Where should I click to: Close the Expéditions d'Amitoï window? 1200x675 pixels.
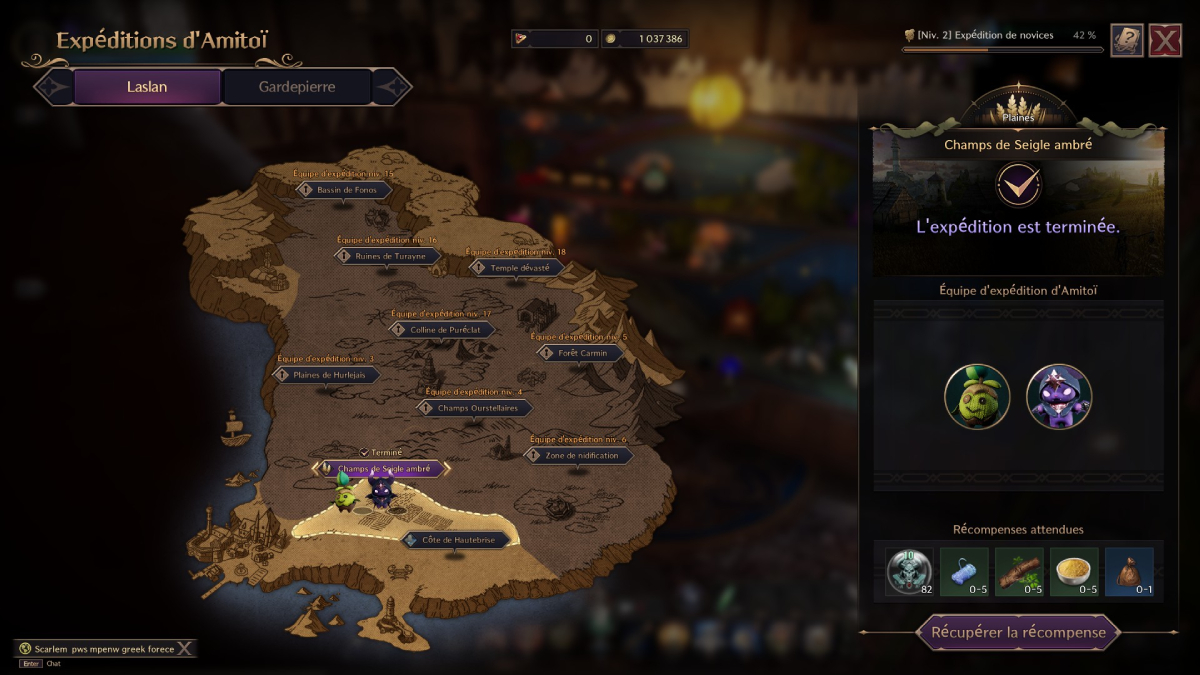[1165, 41]
